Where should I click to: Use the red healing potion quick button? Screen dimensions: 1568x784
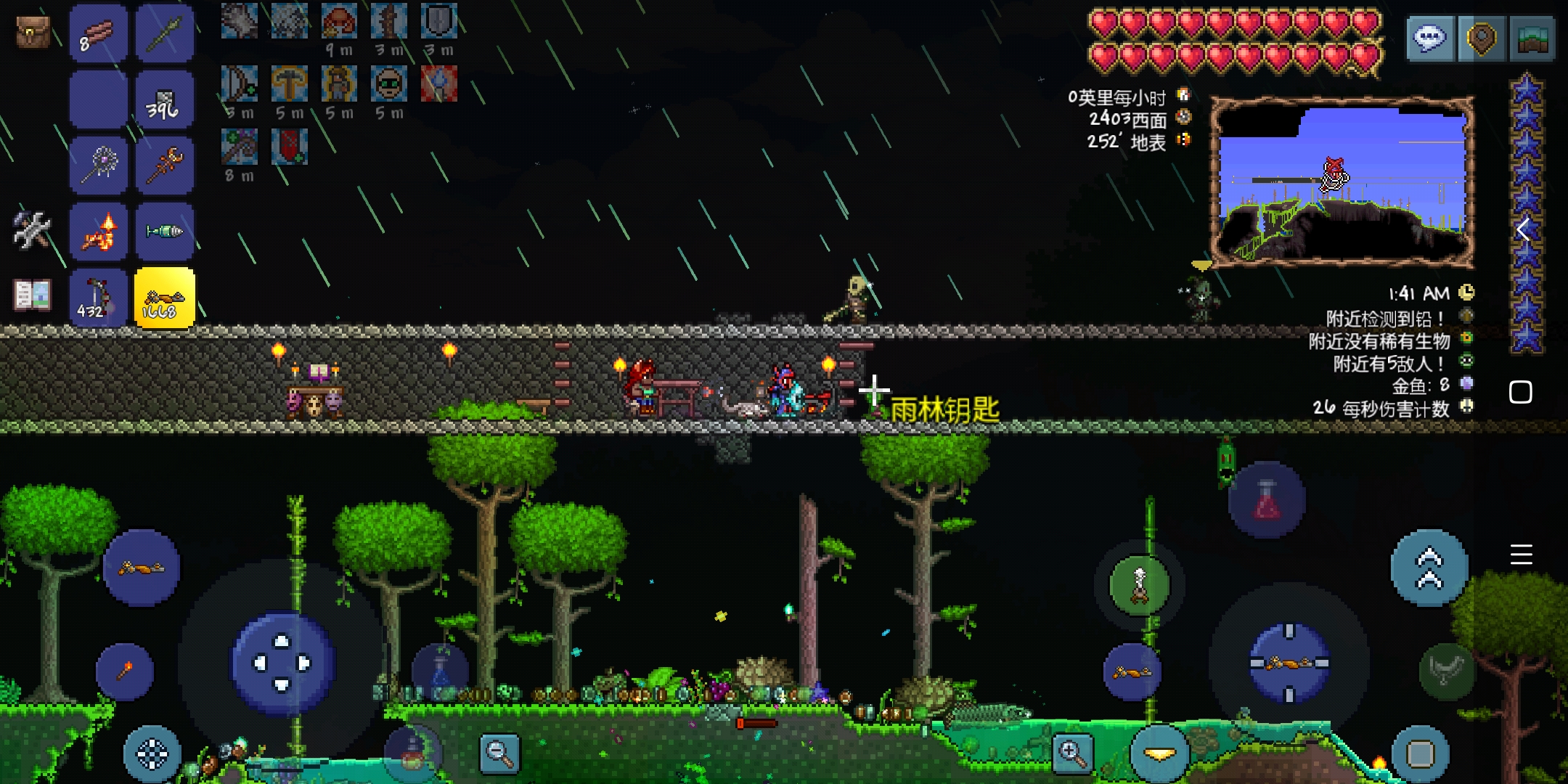pyautogui.click(x=1267, y=500)
